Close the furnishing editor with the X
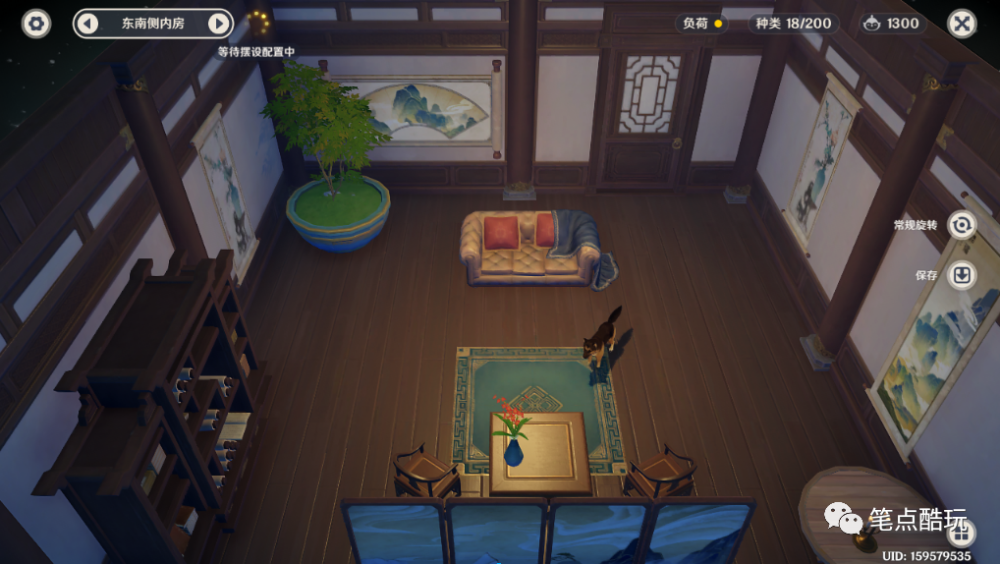1000x564 pixels. click(x=961, y=23)
